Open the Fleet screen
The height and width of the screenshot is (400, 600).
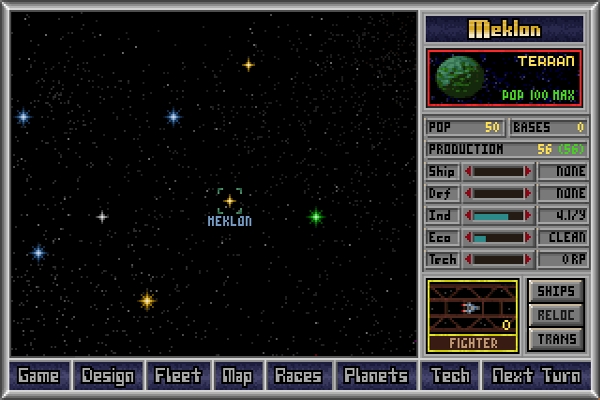(177, 376)
